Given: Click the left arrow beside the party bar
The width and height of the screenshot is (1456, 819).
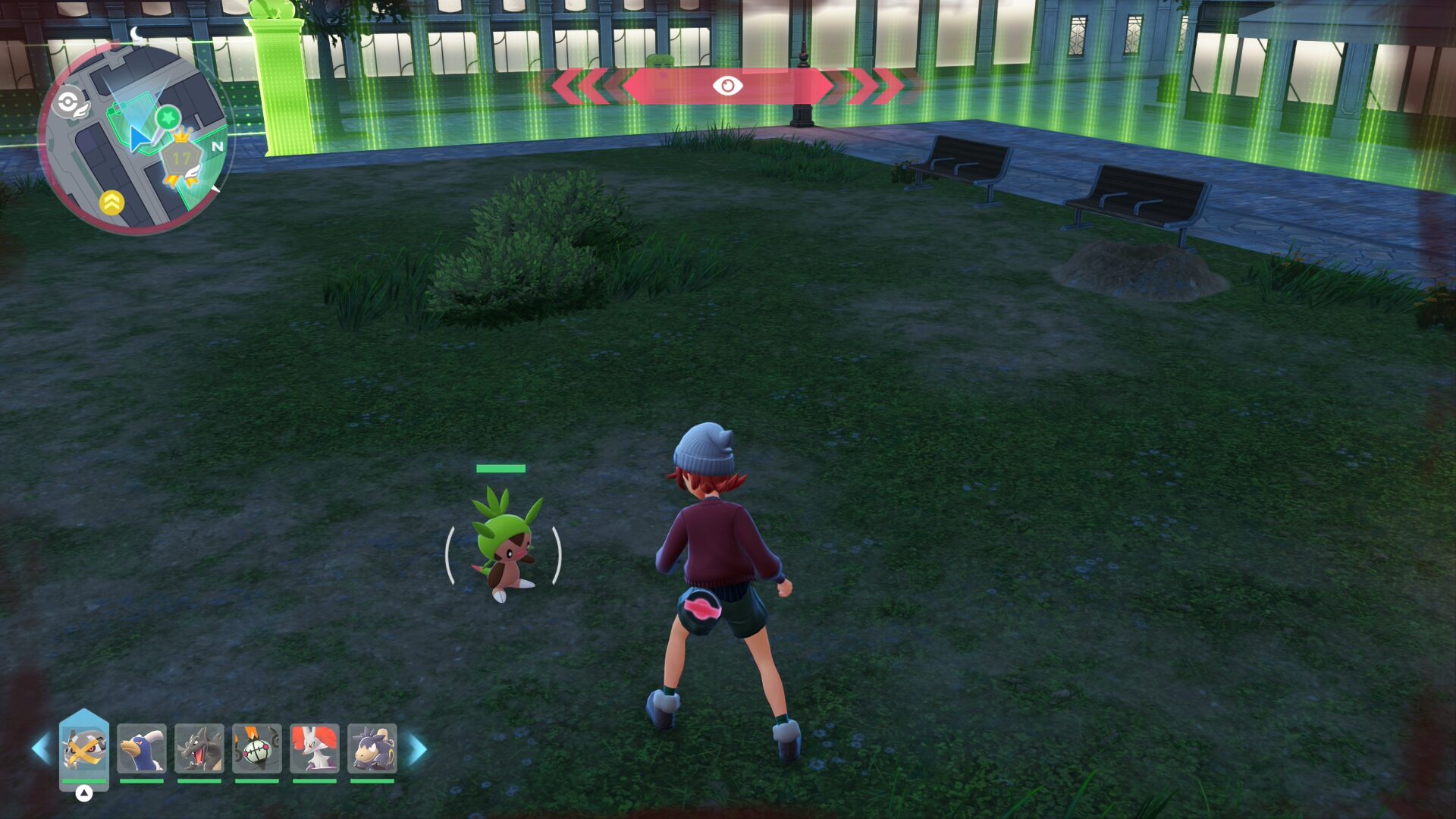Looking at the screenshot, I should 41,749.
